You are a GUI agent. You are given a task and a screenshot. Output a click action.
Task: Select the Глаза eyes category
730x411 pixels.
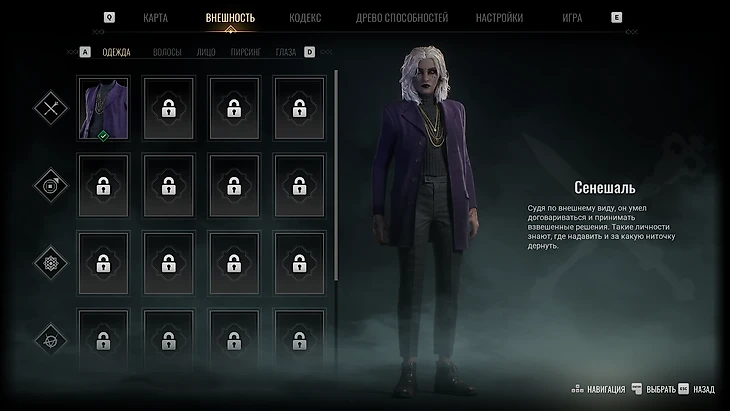[x=286, y=52]
